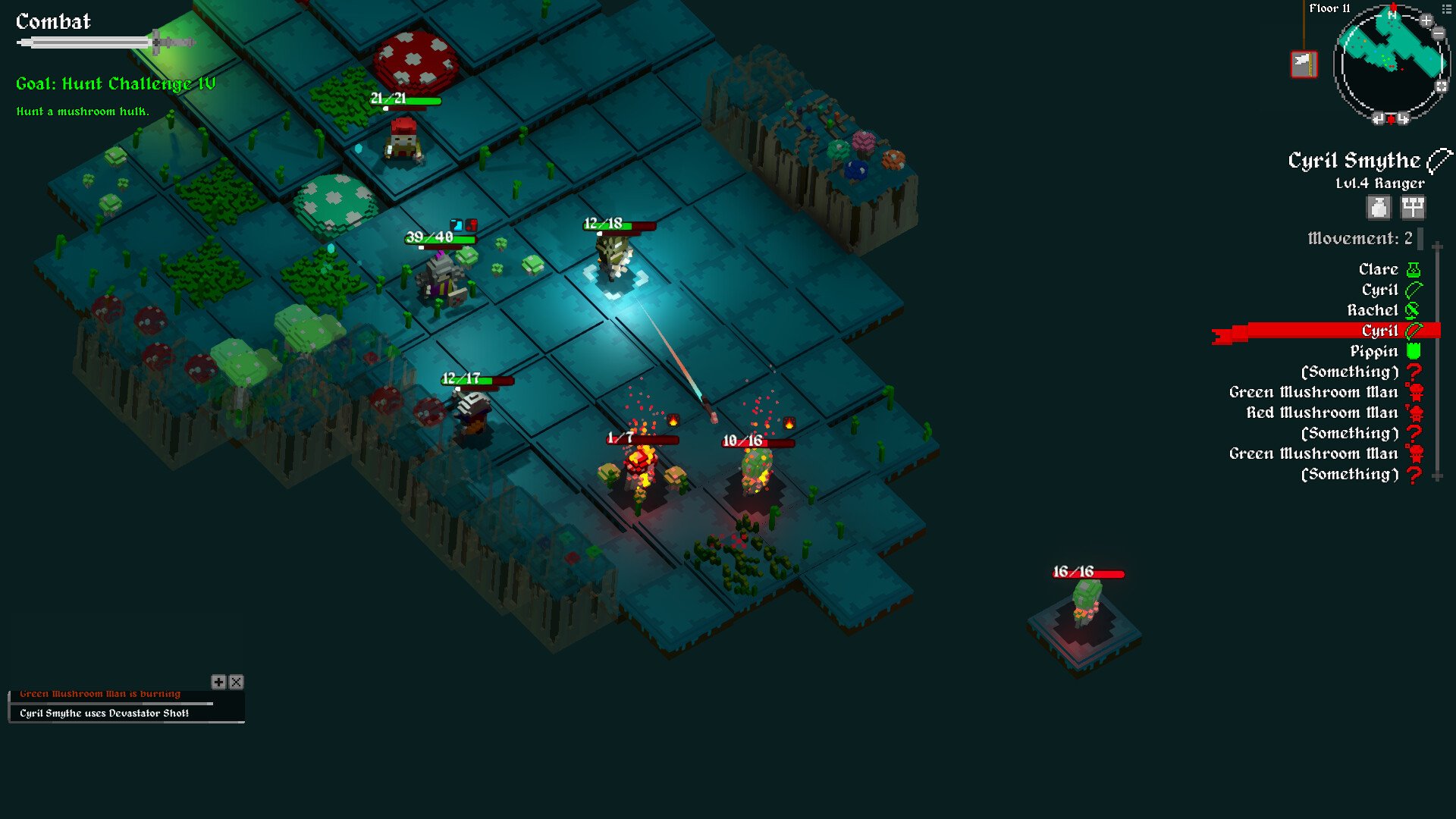This screenshot has width=1456, height=819.
Task: Click the Hunt Challenge IV goal tracker
Action: 115,83
